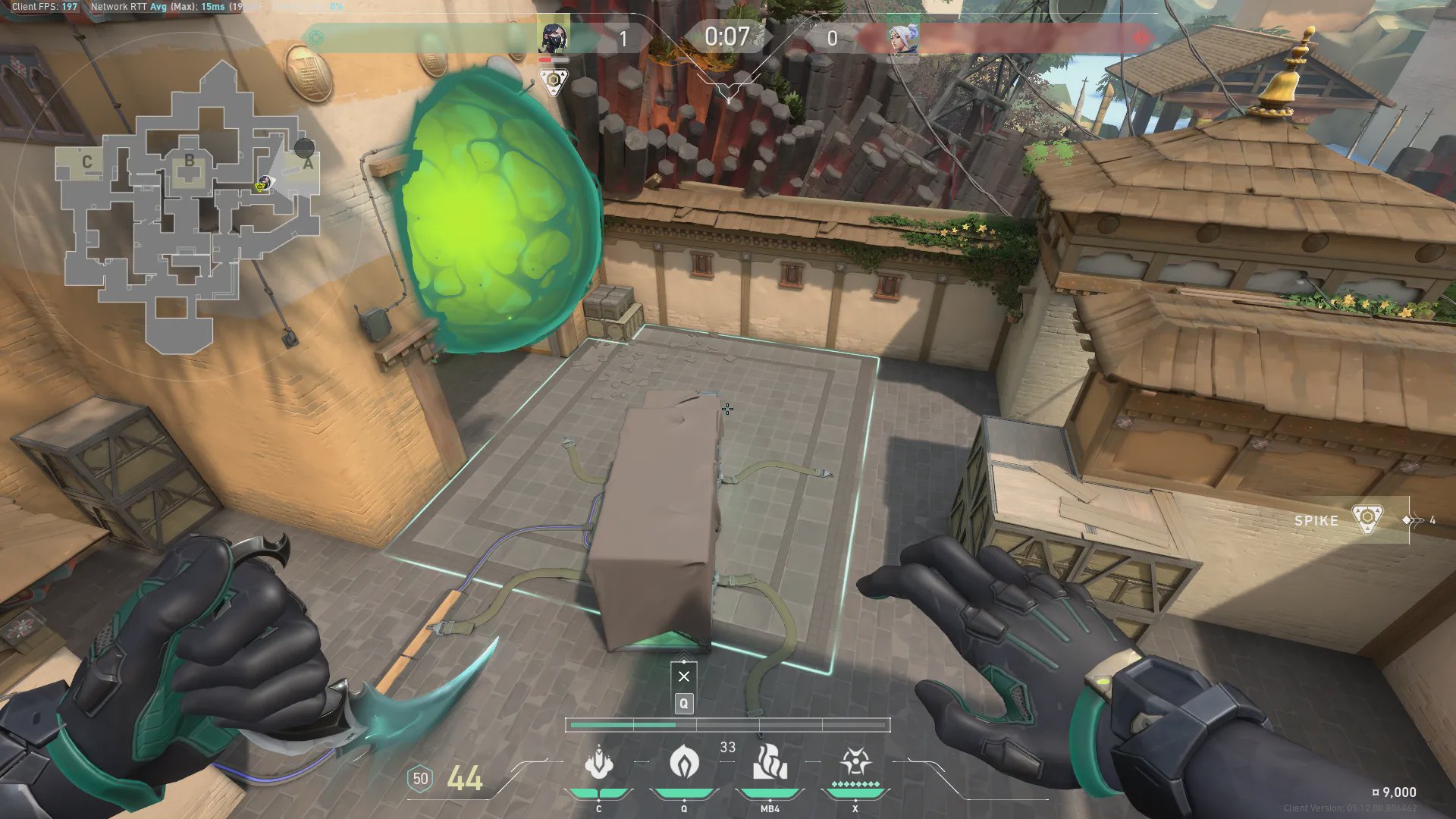Click the spike carrier icon below Viper's portrait
1456x819 pixels.
554,80
